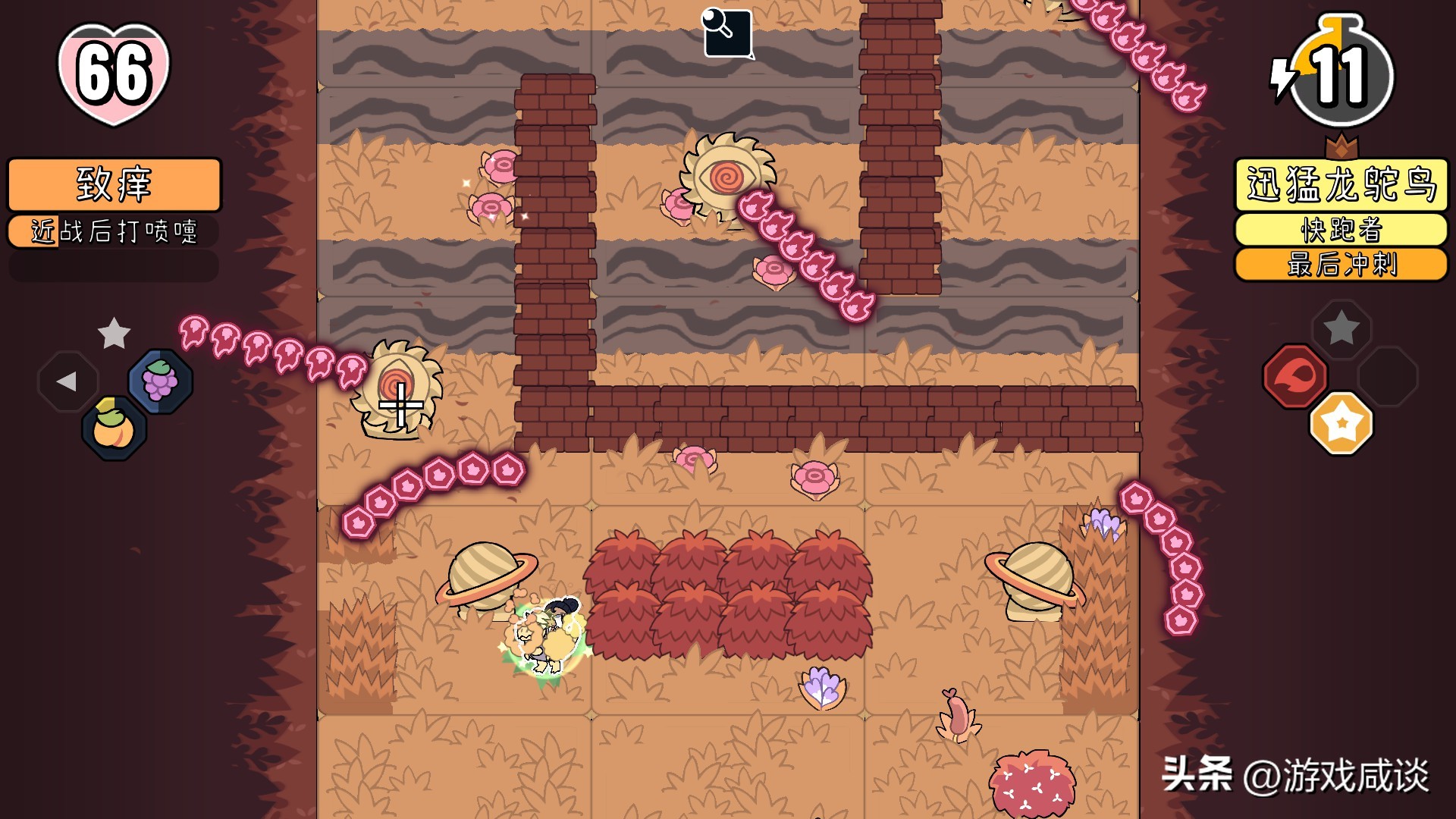Toggle the gray star above the grape badge
1456x819 pixels.
[x=114, y=334]
